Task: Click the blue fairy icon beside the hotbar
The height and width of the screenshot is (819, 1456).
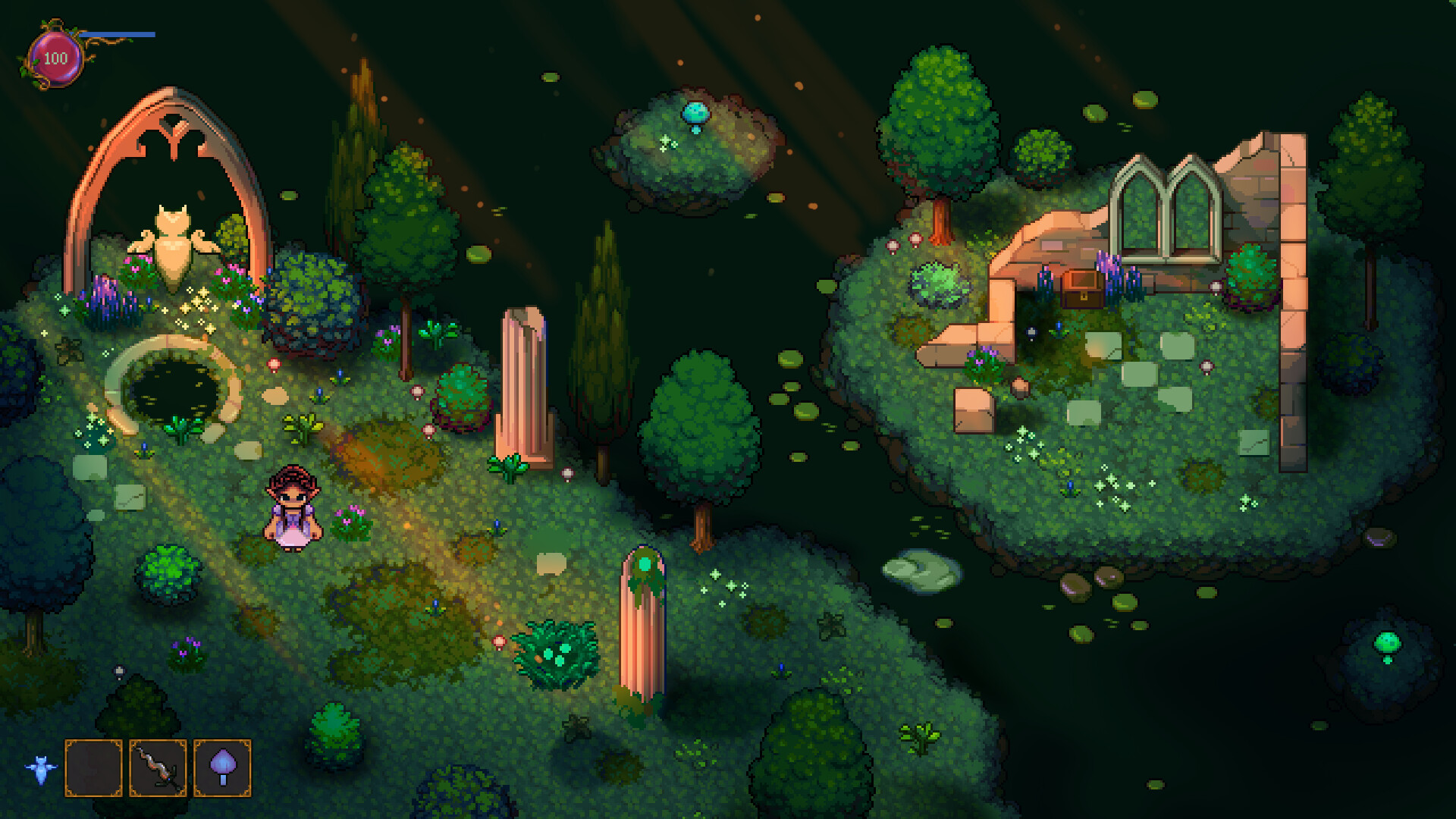Action: [42, 767]
